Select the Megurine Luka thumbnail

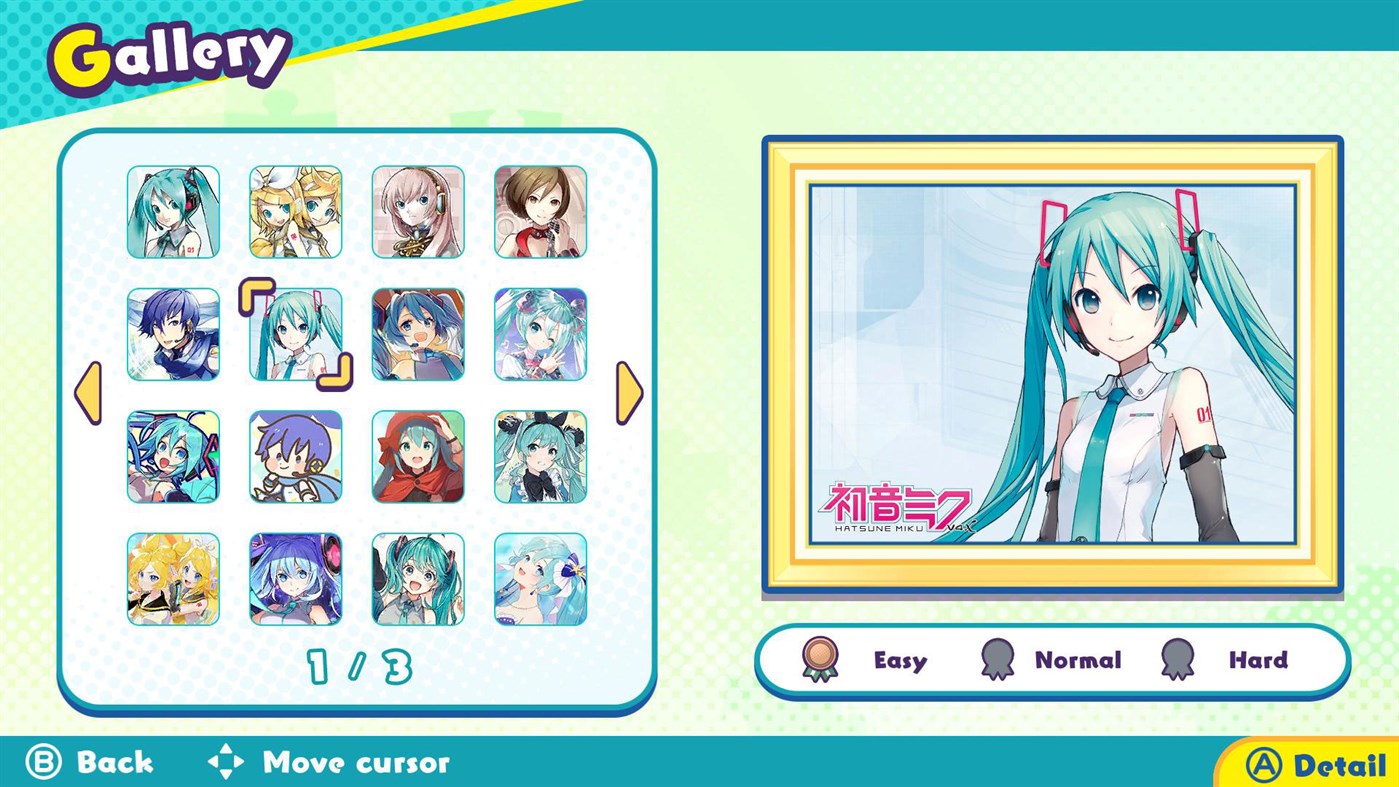(417, 210)
